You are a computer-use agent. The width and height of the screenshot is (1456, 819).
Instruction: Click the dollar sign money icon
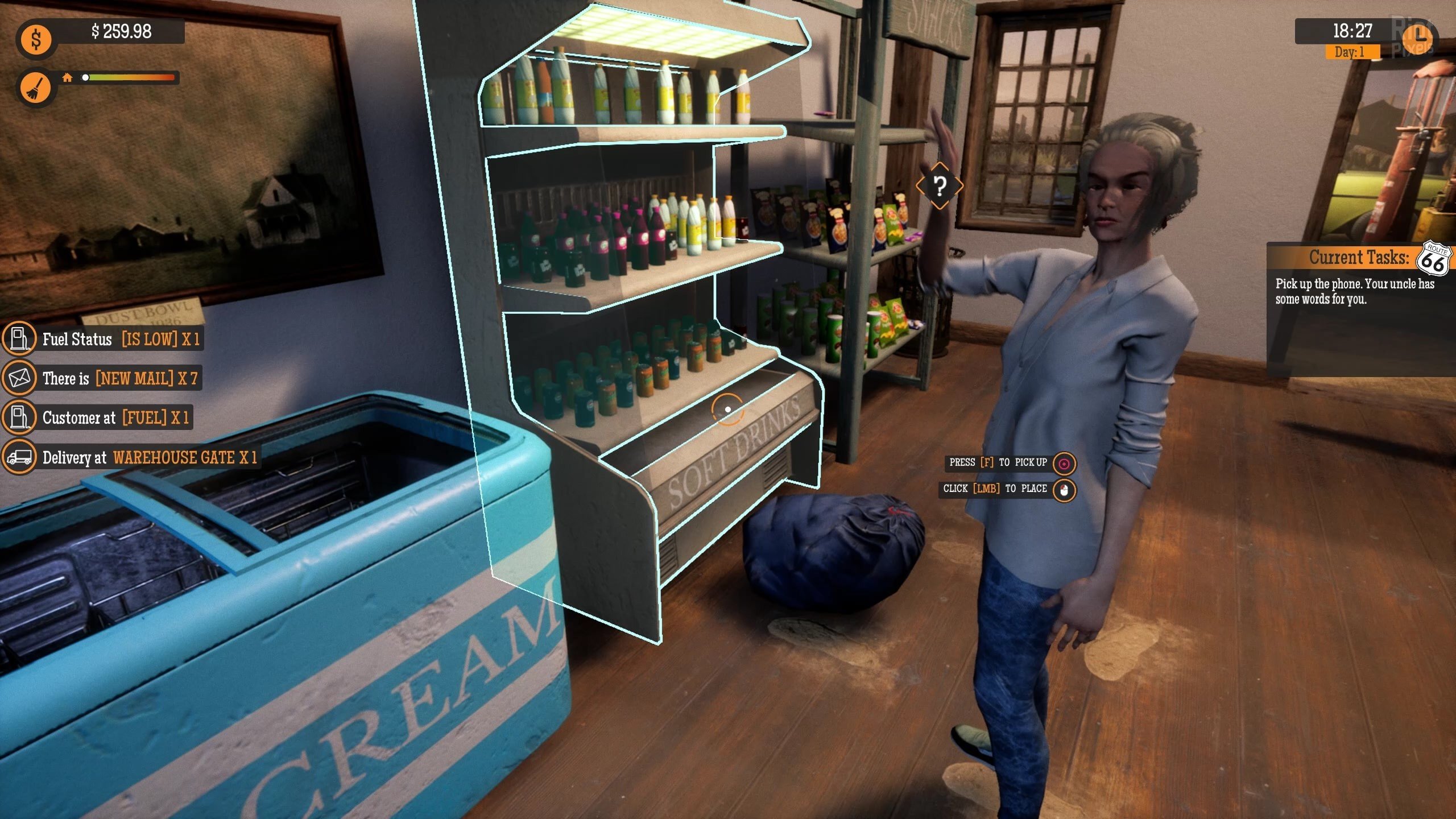coord(36,39)
